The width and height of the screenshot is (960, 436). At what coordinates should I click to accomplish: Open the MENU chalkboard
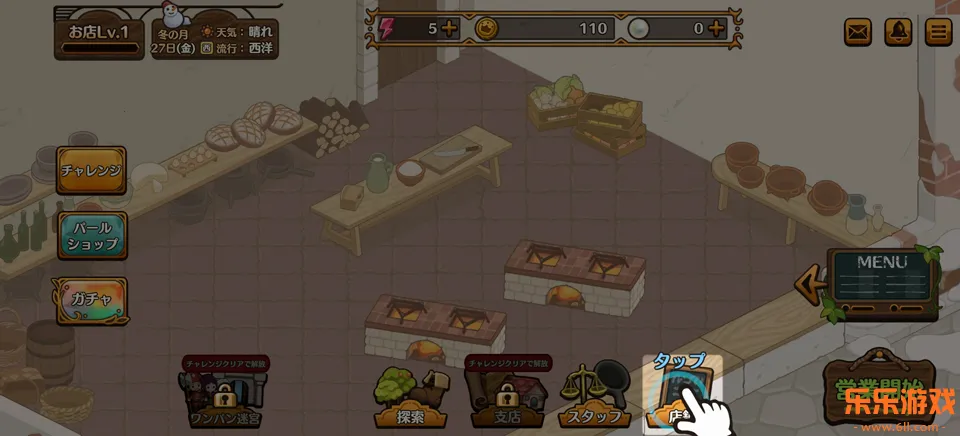pyautogui.click(x=882, y=283)
